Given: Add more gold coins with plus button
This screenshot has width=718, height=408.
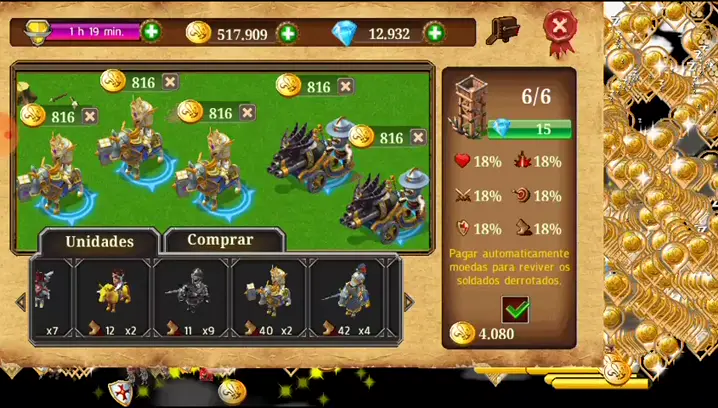Looking at the screenshot, I should (288, 33).
